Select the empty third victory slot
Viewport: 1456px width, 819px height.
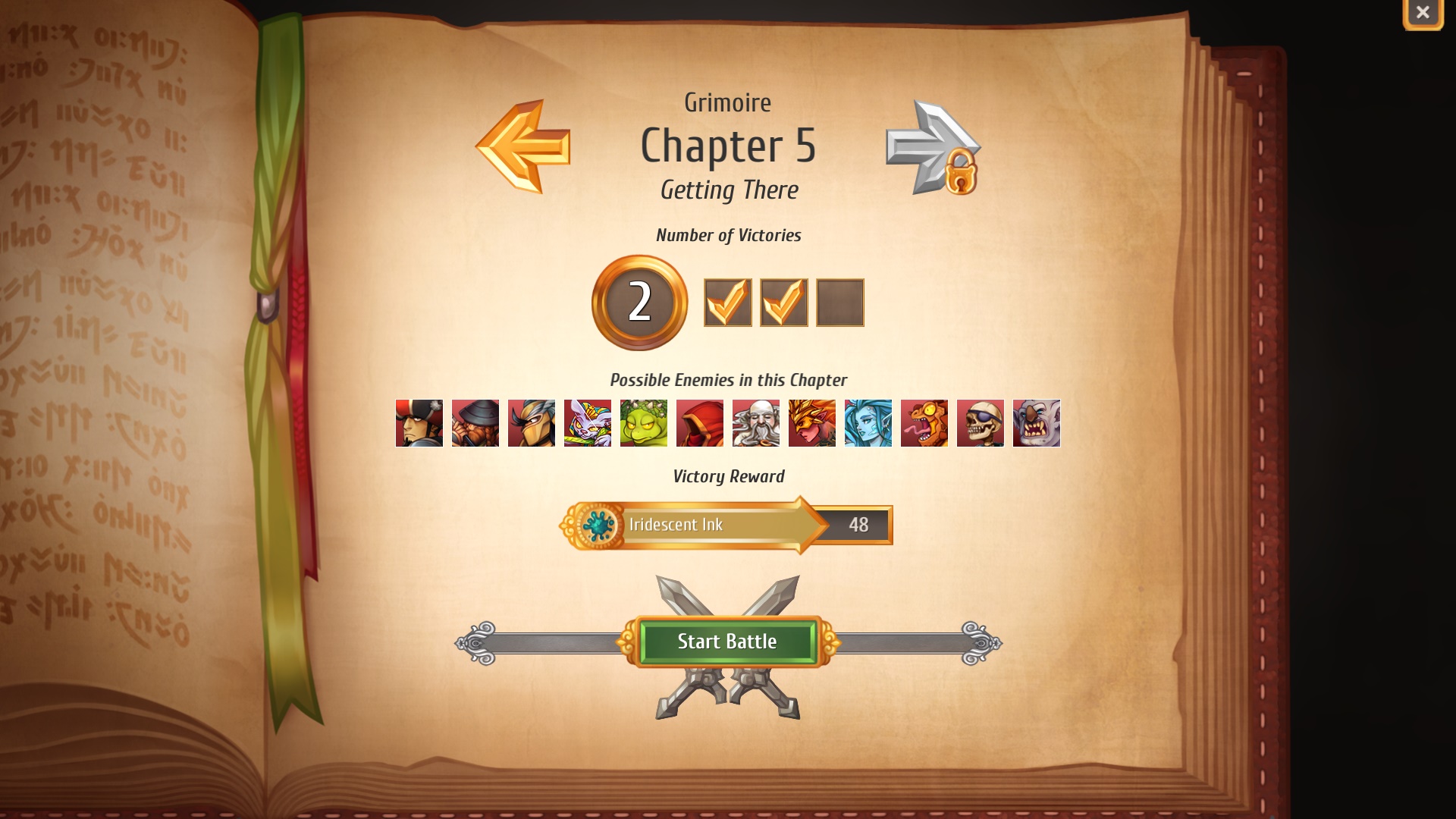tap(840, 302)
